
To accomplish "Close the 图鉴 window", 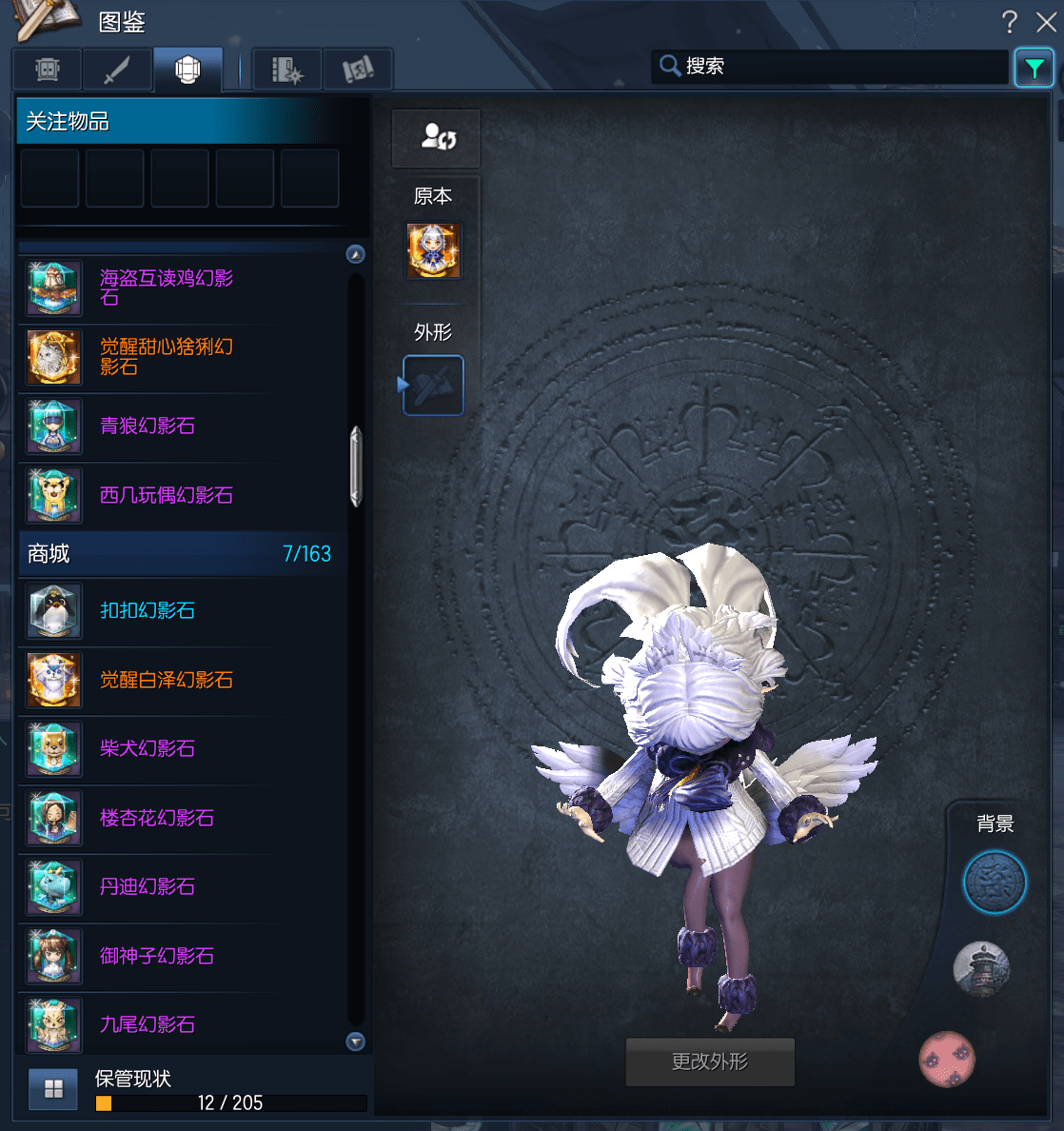I will pos(1045,22).
